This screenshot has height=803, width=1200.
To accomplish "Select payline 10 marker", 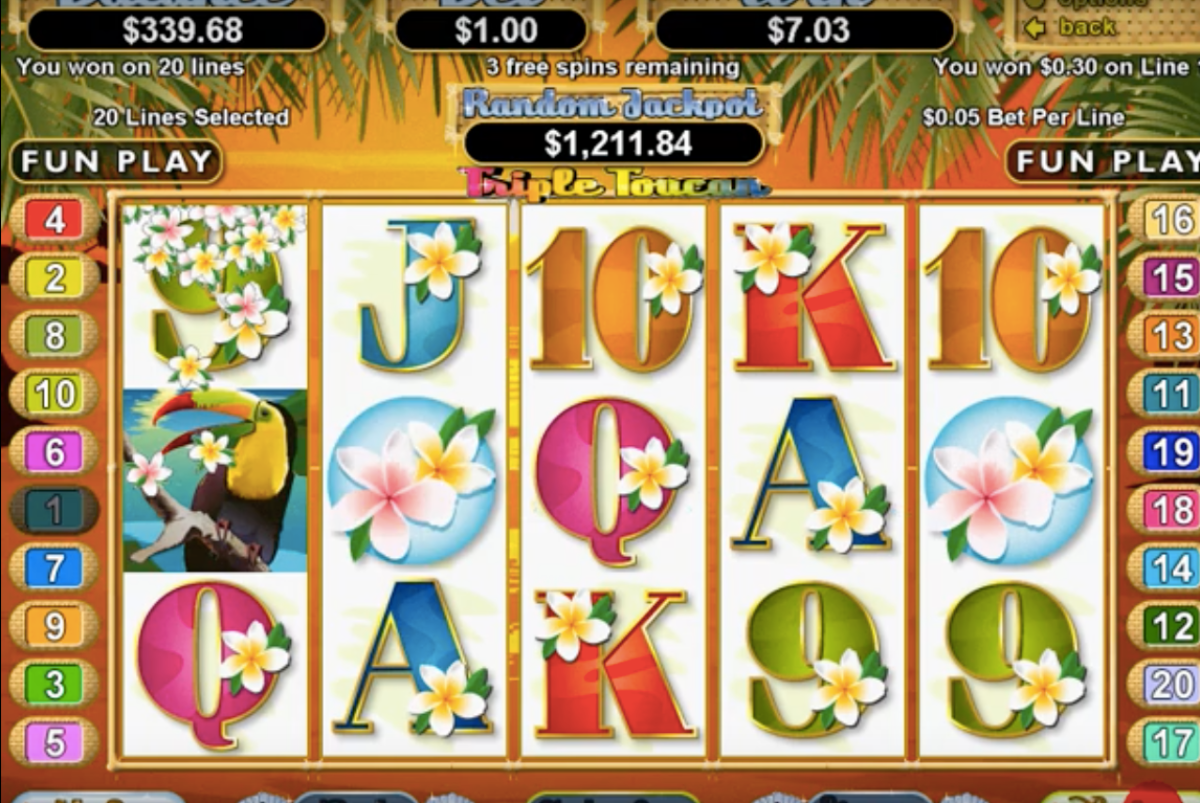I will (55, 394).
